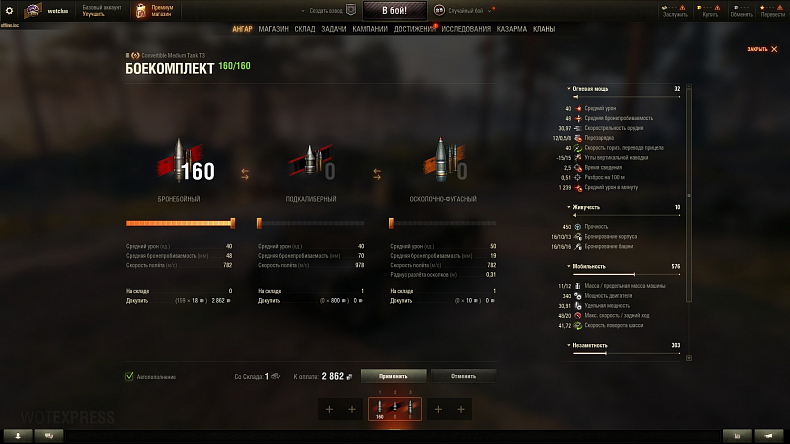Start the battle with the В бой! button
790x444 pixels.
pos(394,10)
